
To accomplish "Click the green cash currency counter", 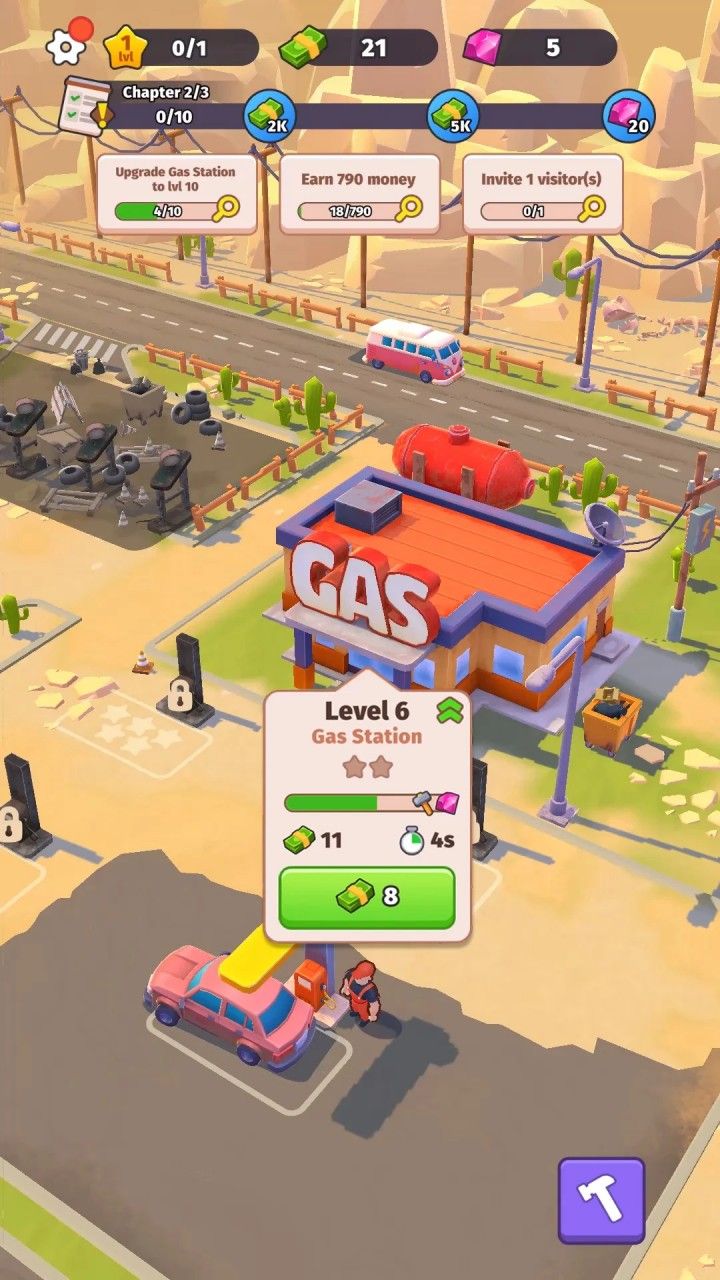I will pyautogui.click(x=358, y=47).
